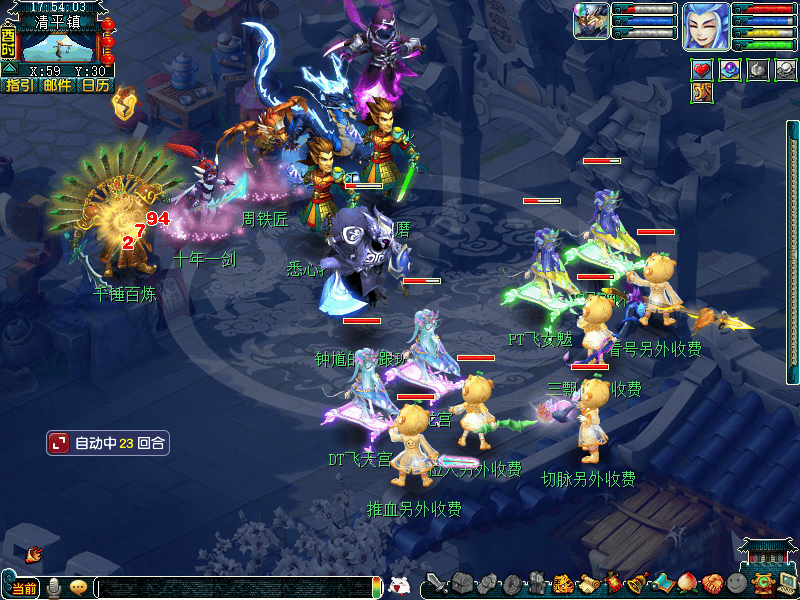The width and height of the screenshot is (800, 600).
Task: Collapse minimap with the teal arrow button
Action: (x=9, y=69)
